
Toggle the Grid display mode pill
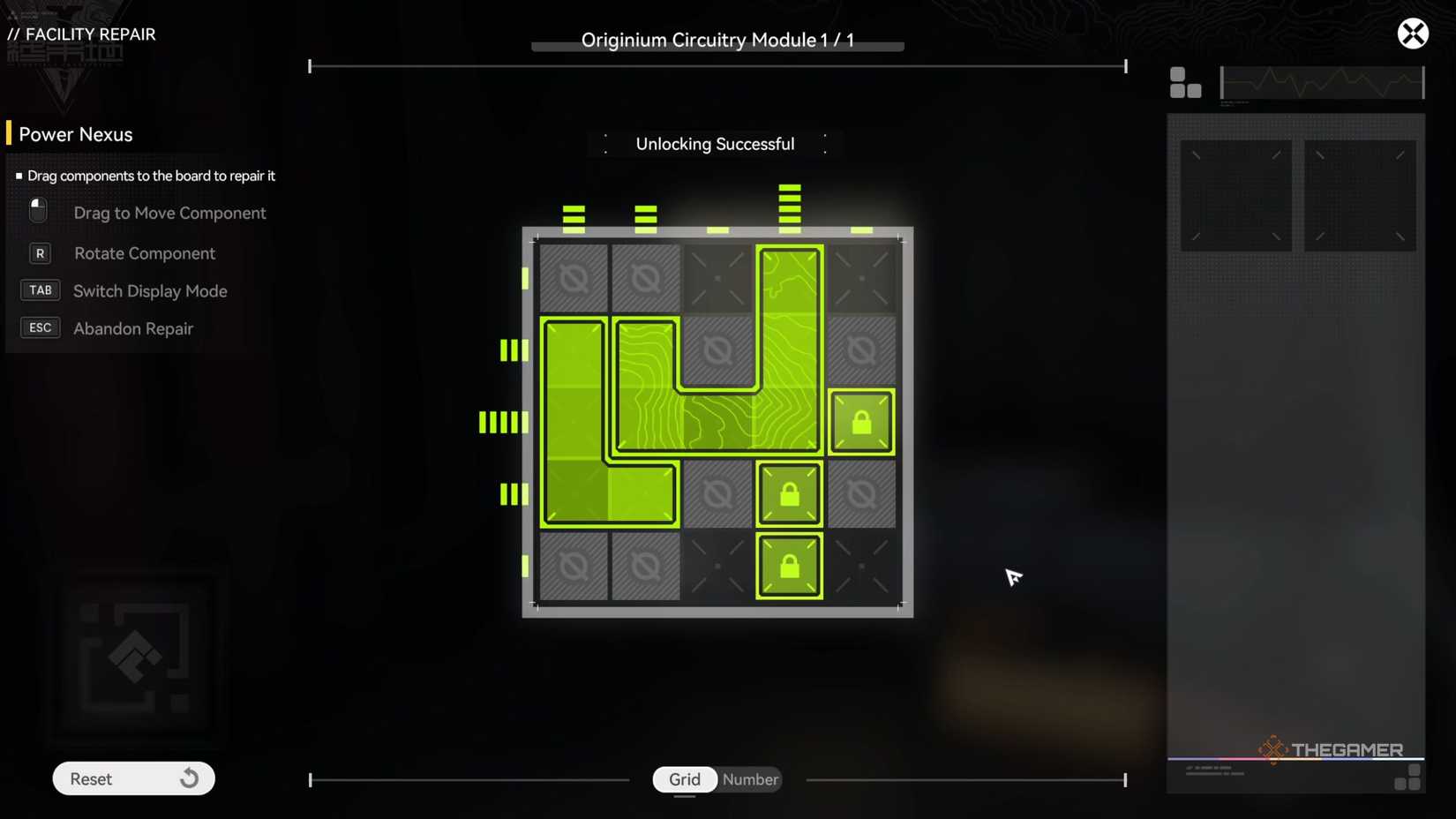[684, 779]
